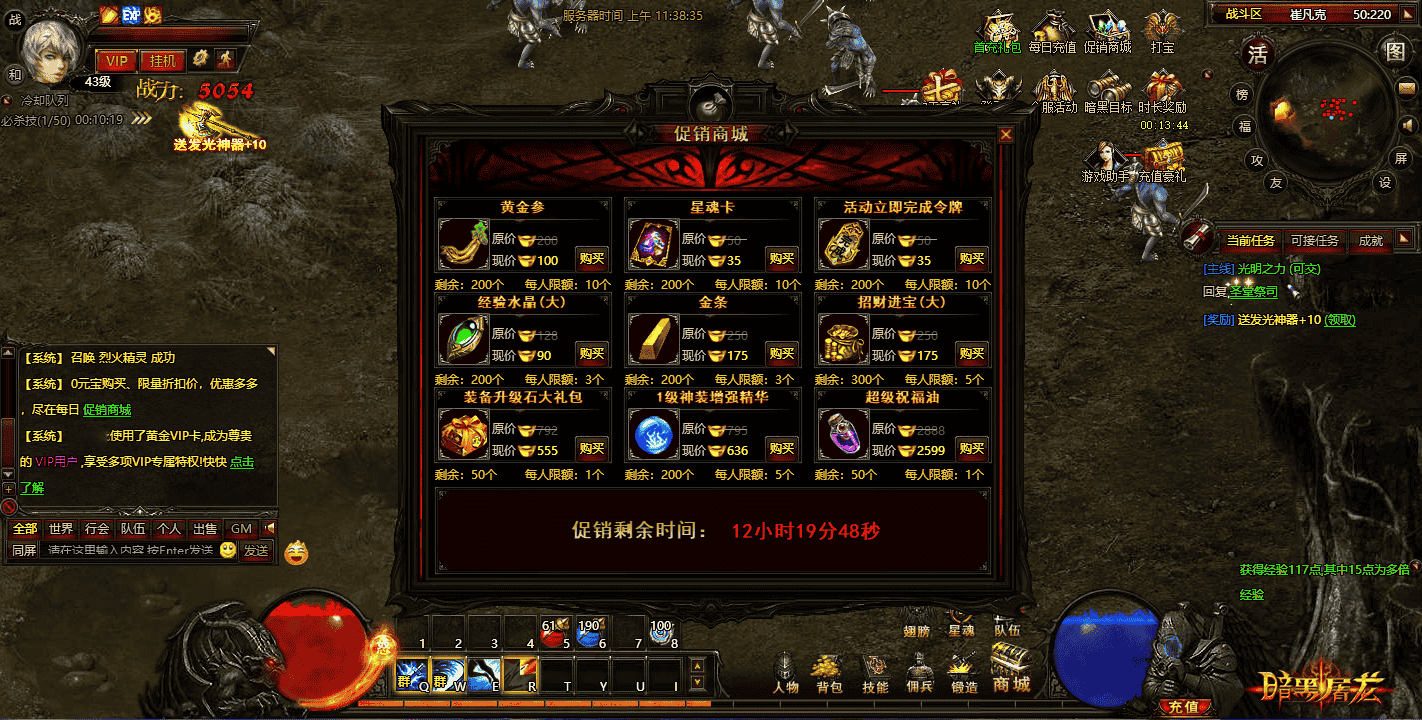Claim reward via the 领取 link
Screen dimensions: 1422x720
point(1340,320)
